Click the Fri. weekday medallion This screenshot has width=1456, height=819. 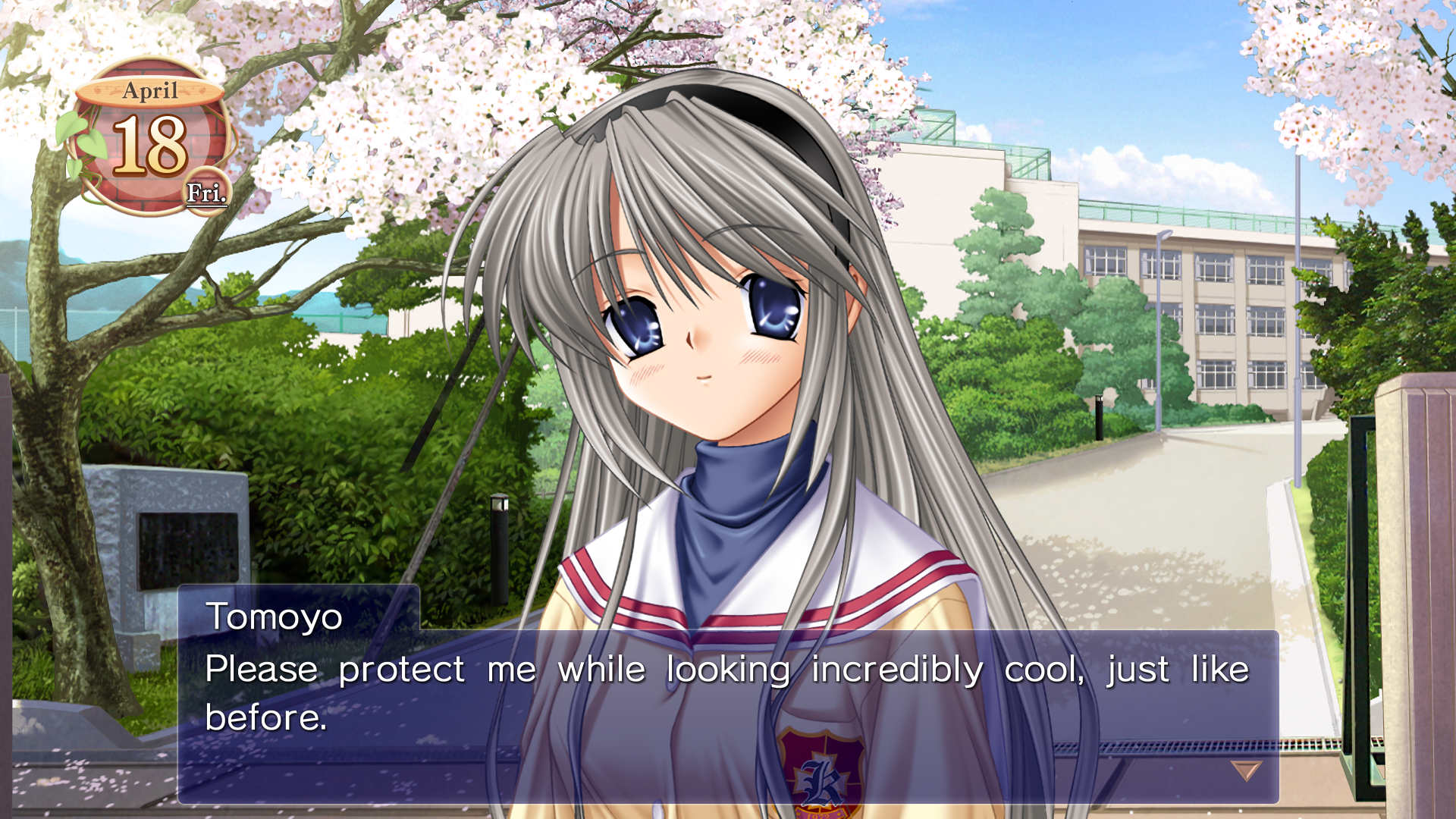[x=206, y=192]
